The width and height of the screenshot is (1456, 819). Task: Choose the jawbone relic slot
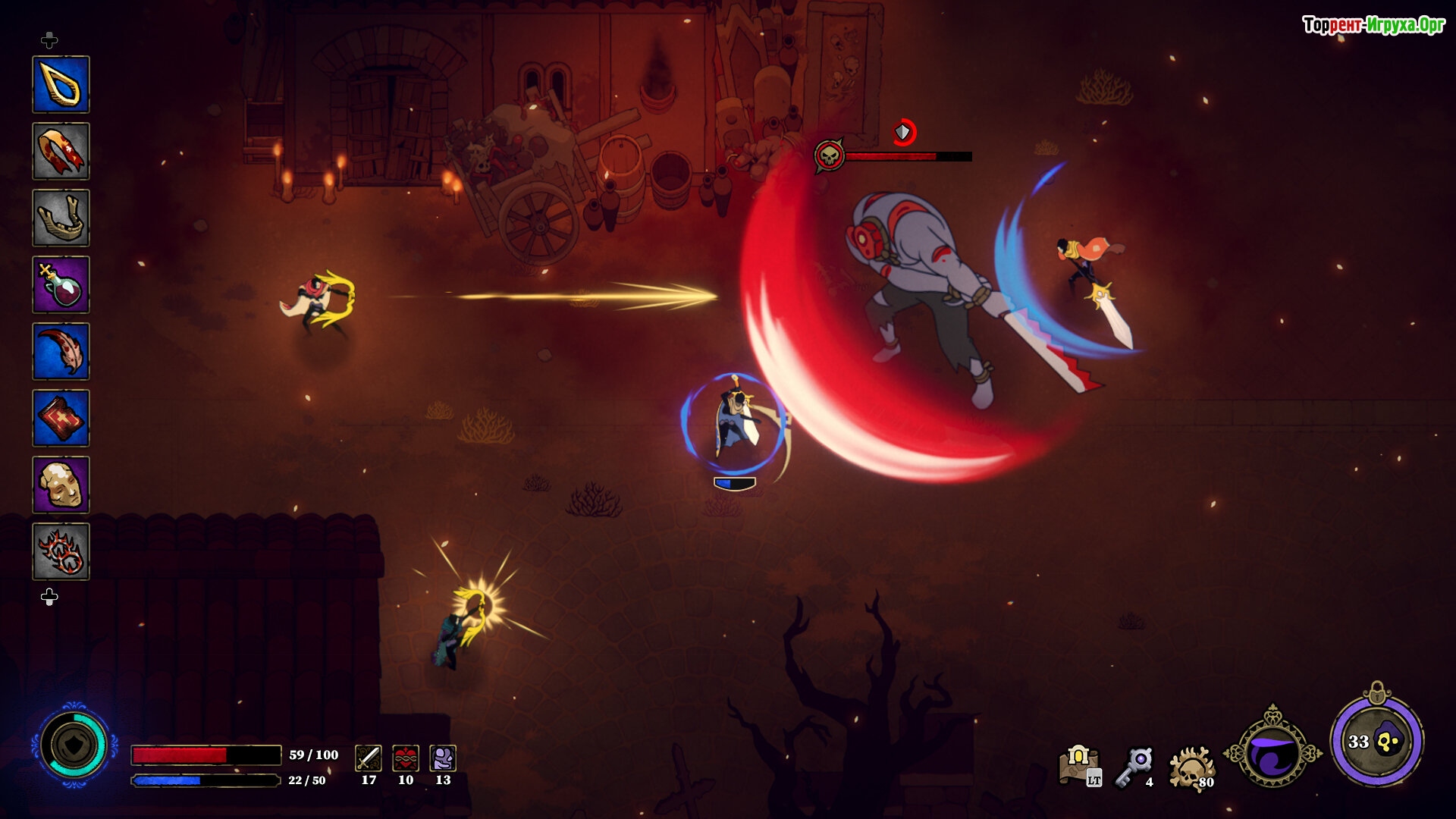tap(61, 218)
